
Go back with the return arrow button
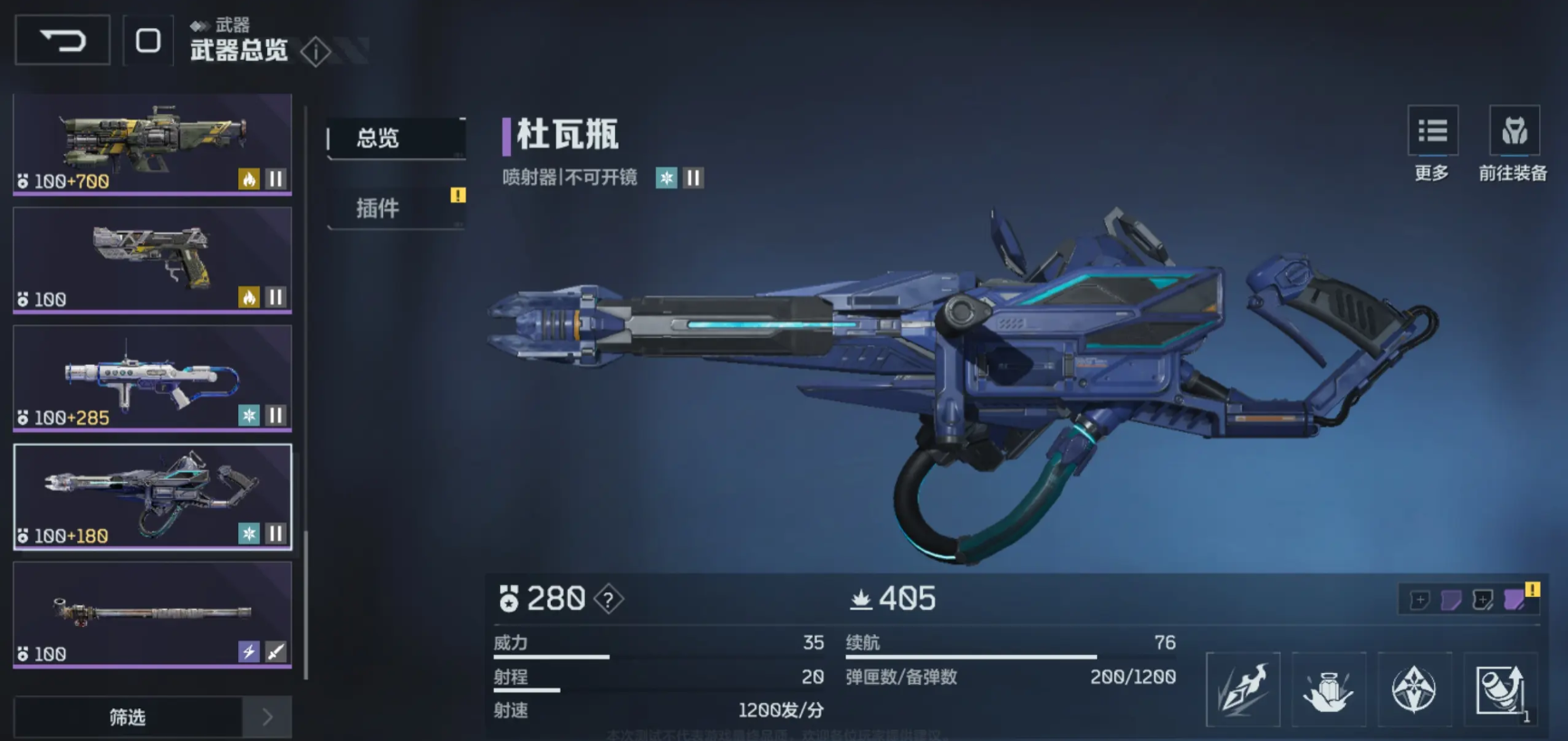63,41
